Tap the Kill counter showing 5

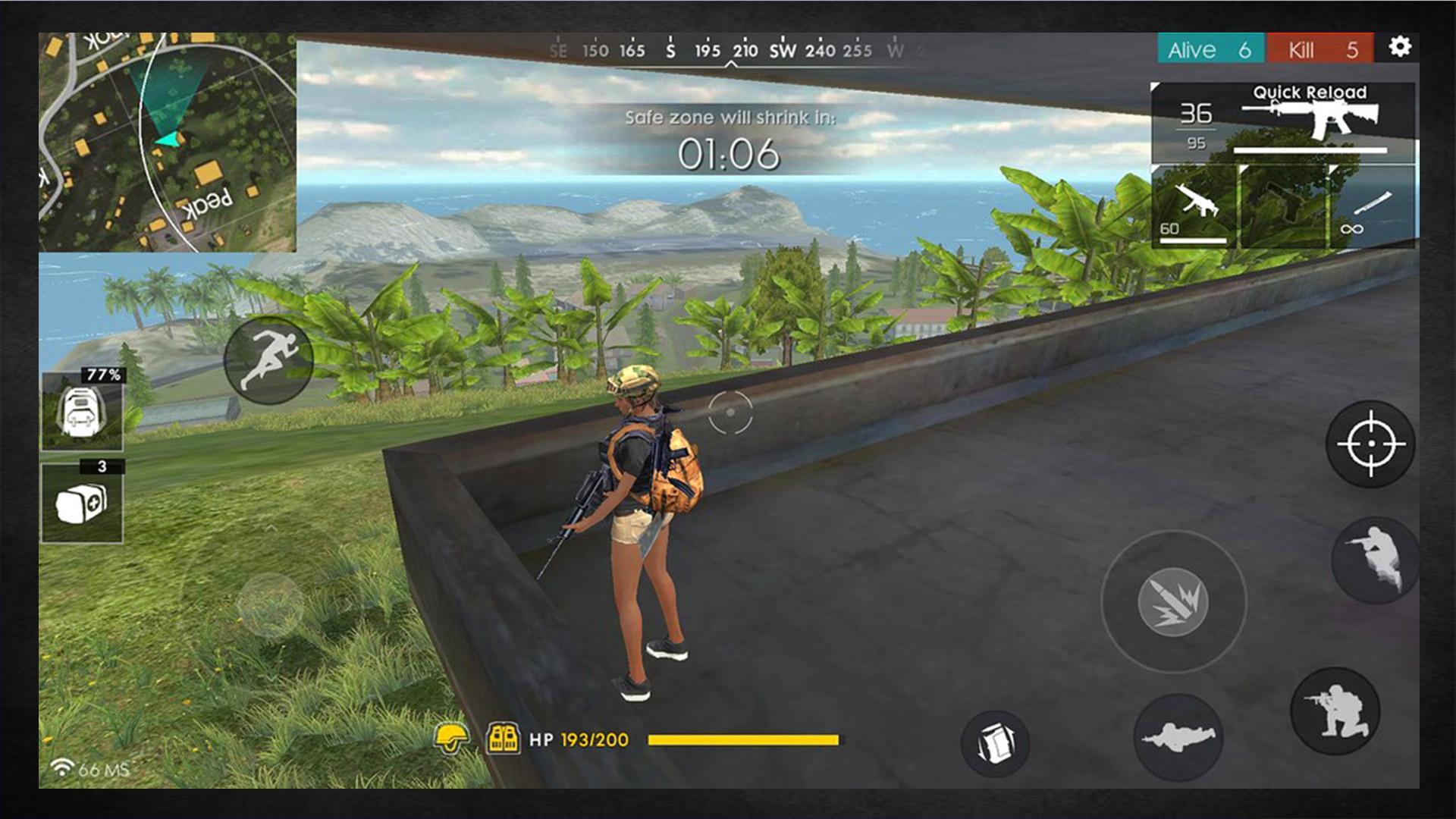(1319, 49)
